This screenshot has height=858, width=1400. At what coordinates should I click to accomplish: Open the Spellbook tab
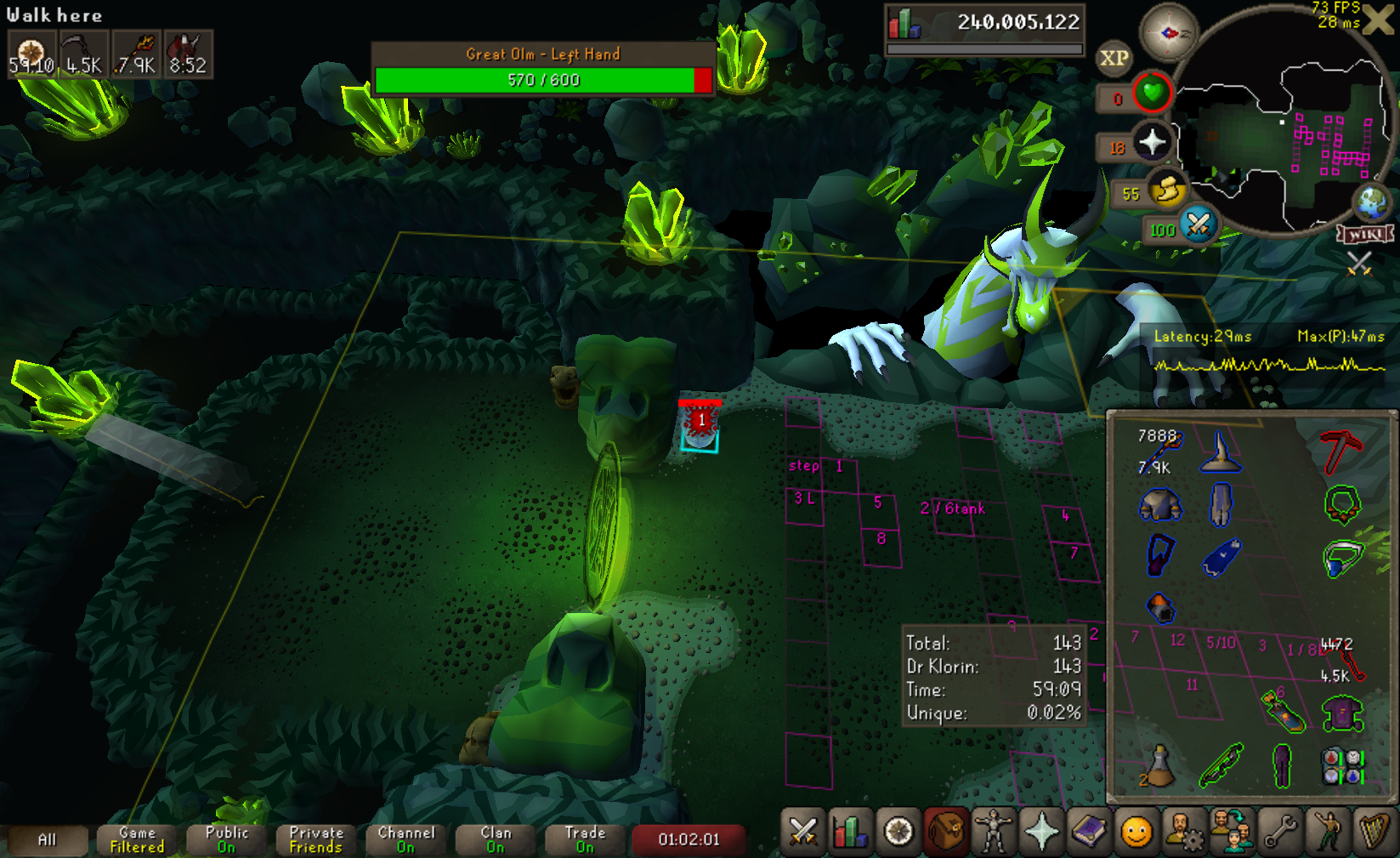click(x=1089, y=832)
